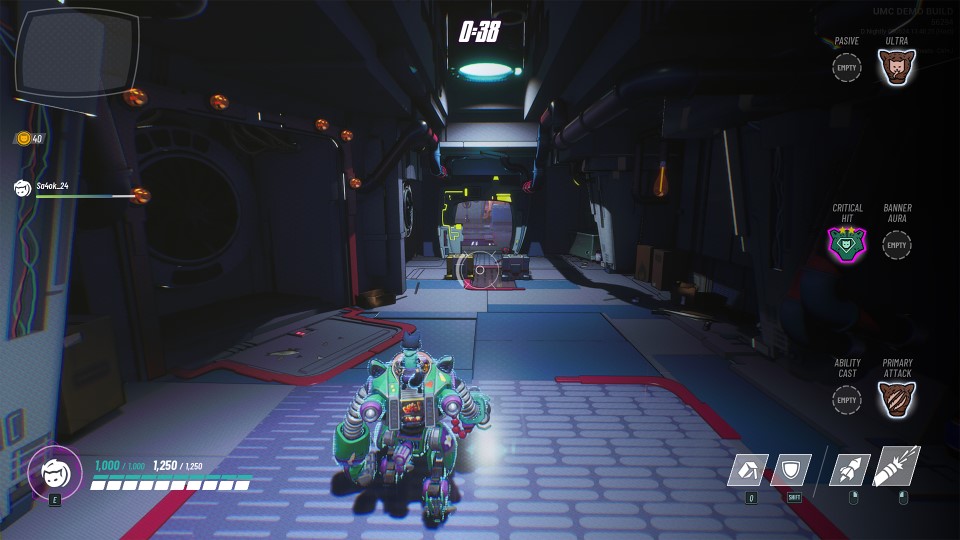Select the Critical Hit upgrade icon
Viewport: 960px width, 540px height.
[x=847, y=243]
